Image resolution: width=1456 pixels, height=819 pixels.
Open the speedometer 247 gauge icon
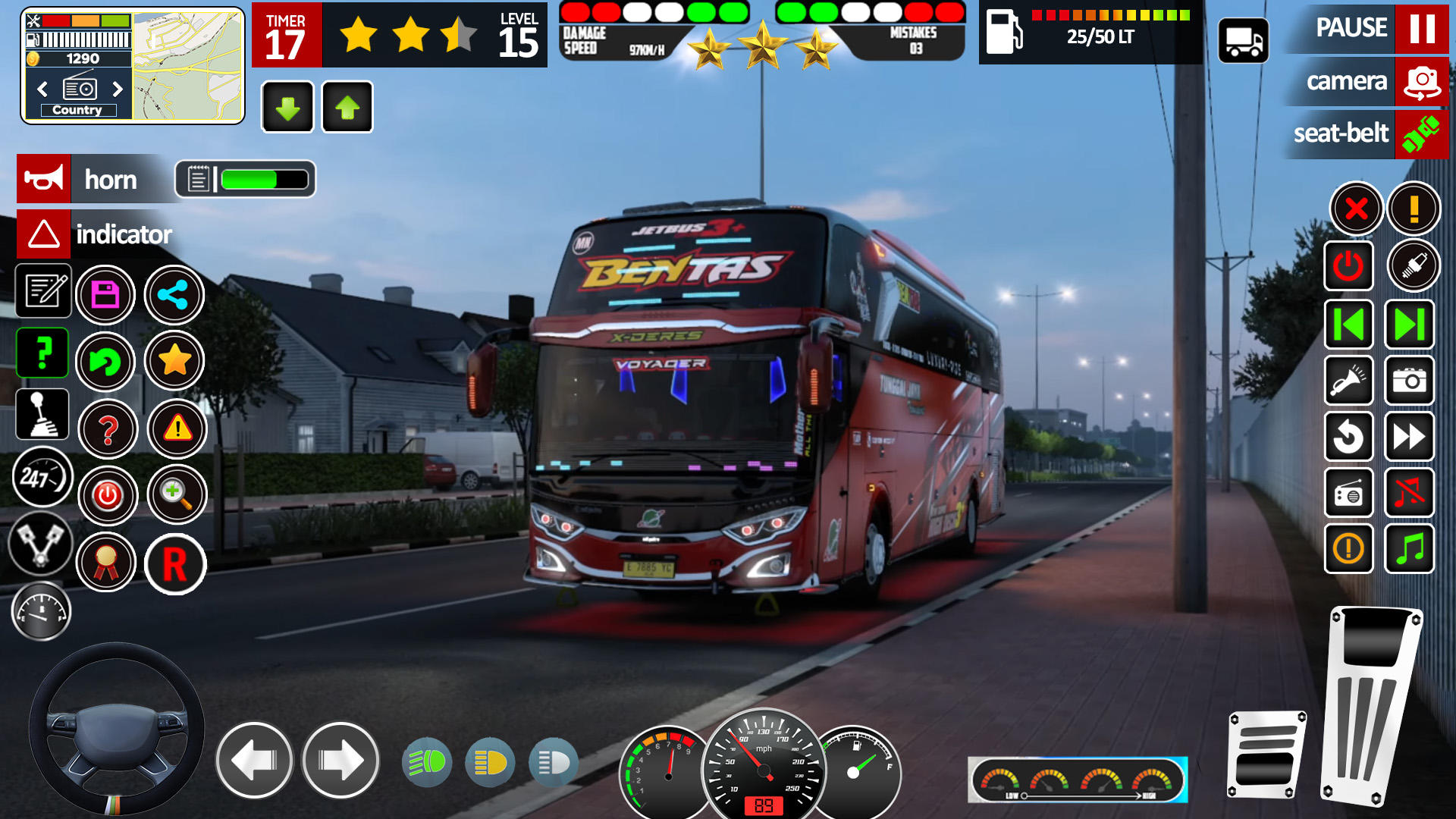tap(42, 478)
